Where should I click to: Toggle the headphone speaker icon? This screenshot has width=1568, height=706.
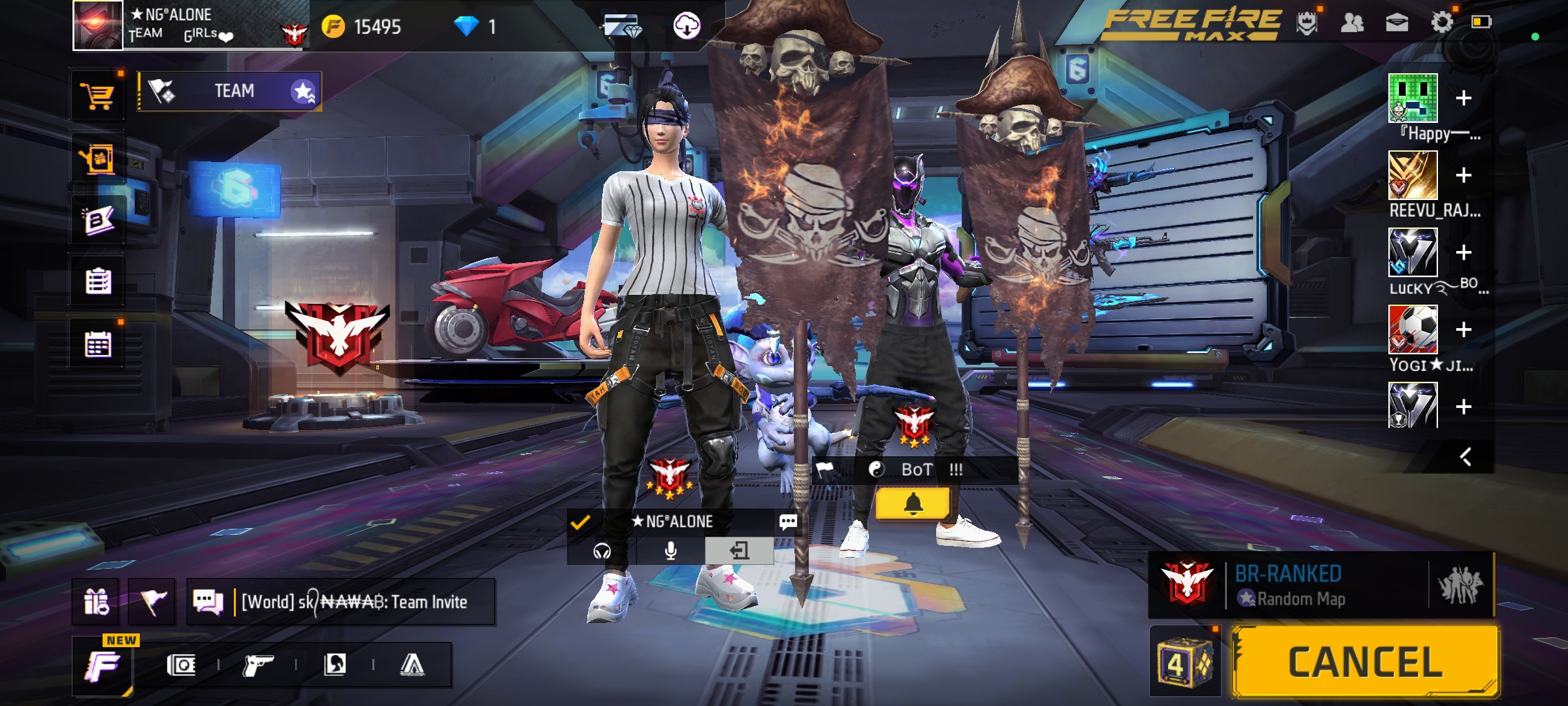[x=602, y=551]
